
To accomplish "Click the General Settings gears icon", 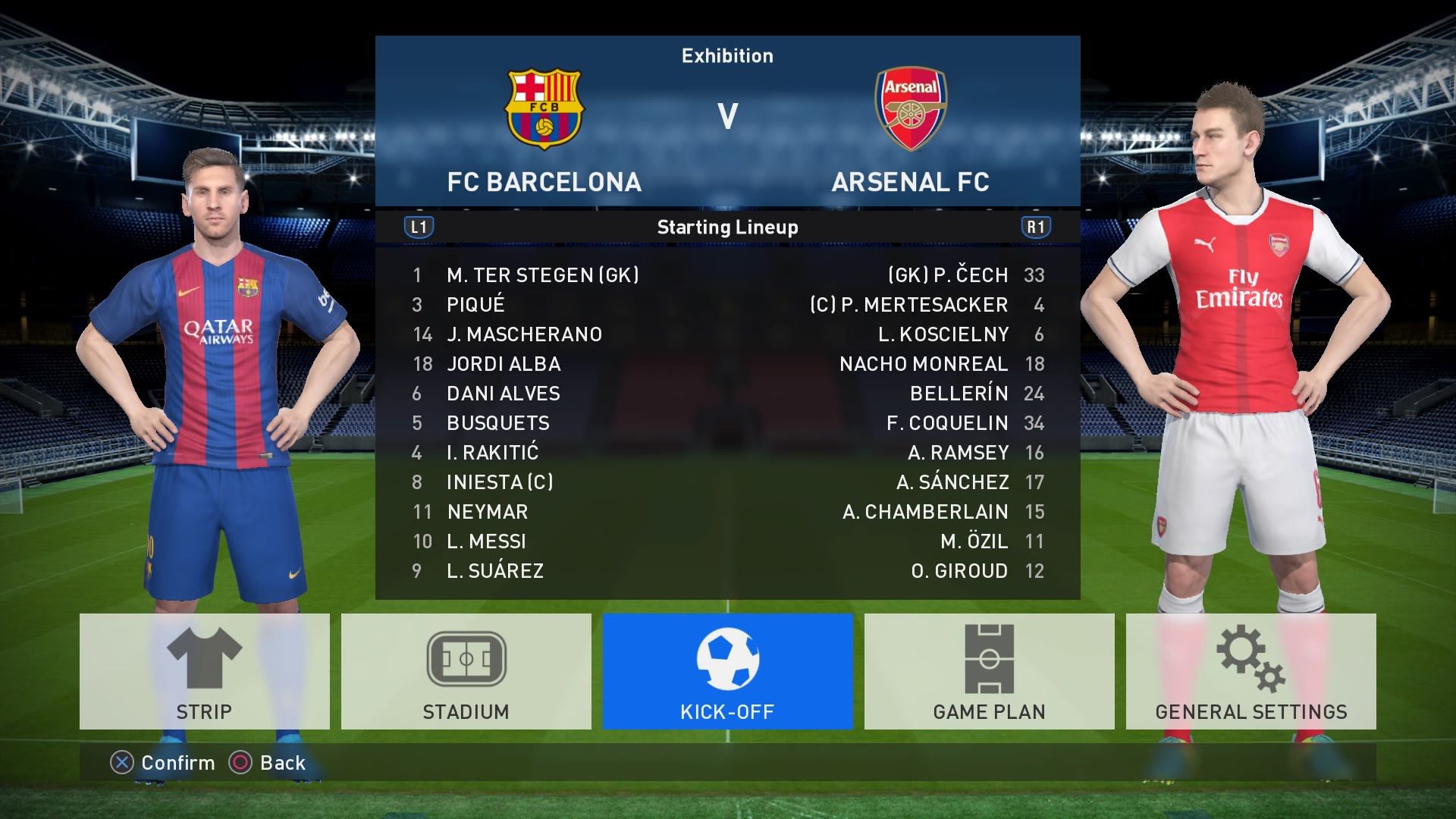I will tap(1251, 658).
